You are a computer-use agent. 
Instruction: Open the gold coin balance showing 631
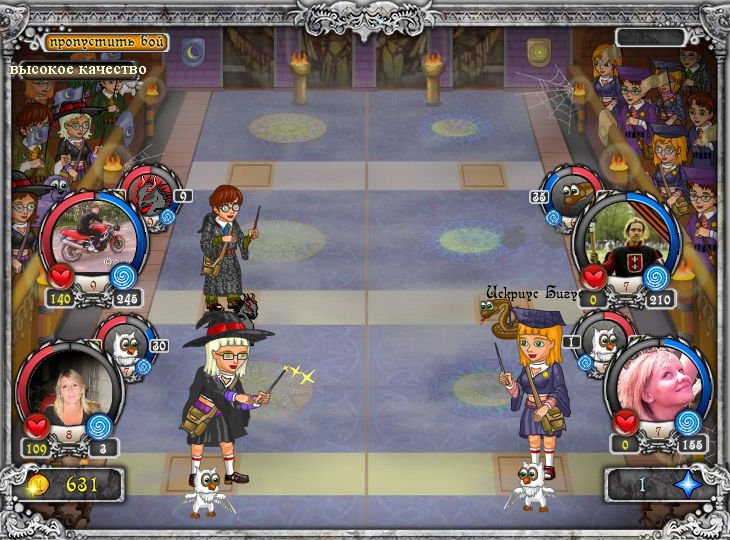pos(68,485)
